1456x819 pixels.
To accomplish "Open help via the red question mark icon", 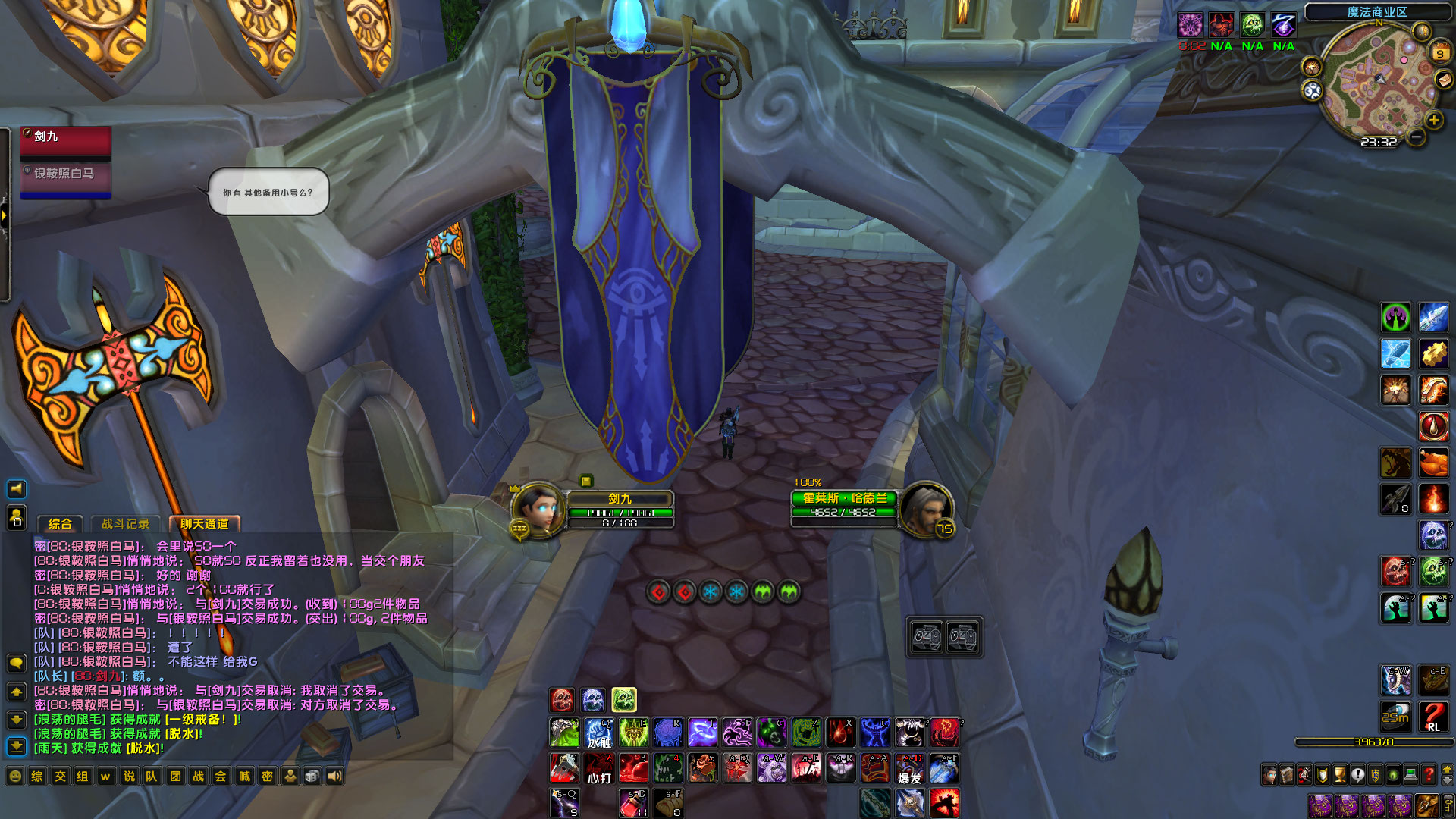I will pos(1427,774).
